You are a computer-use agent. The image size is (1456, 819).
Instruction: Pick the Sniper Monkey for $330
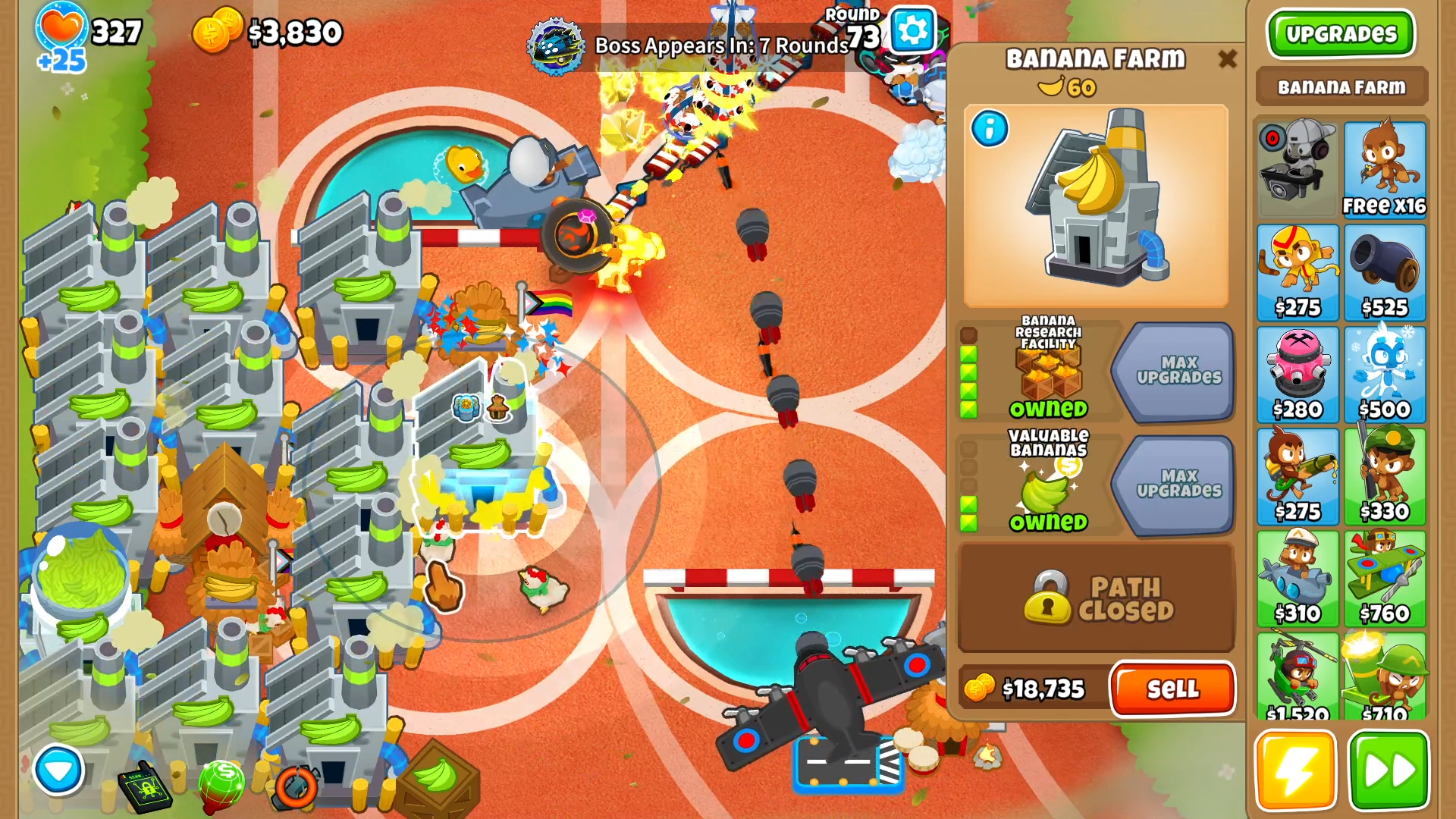coord(1384,476)
